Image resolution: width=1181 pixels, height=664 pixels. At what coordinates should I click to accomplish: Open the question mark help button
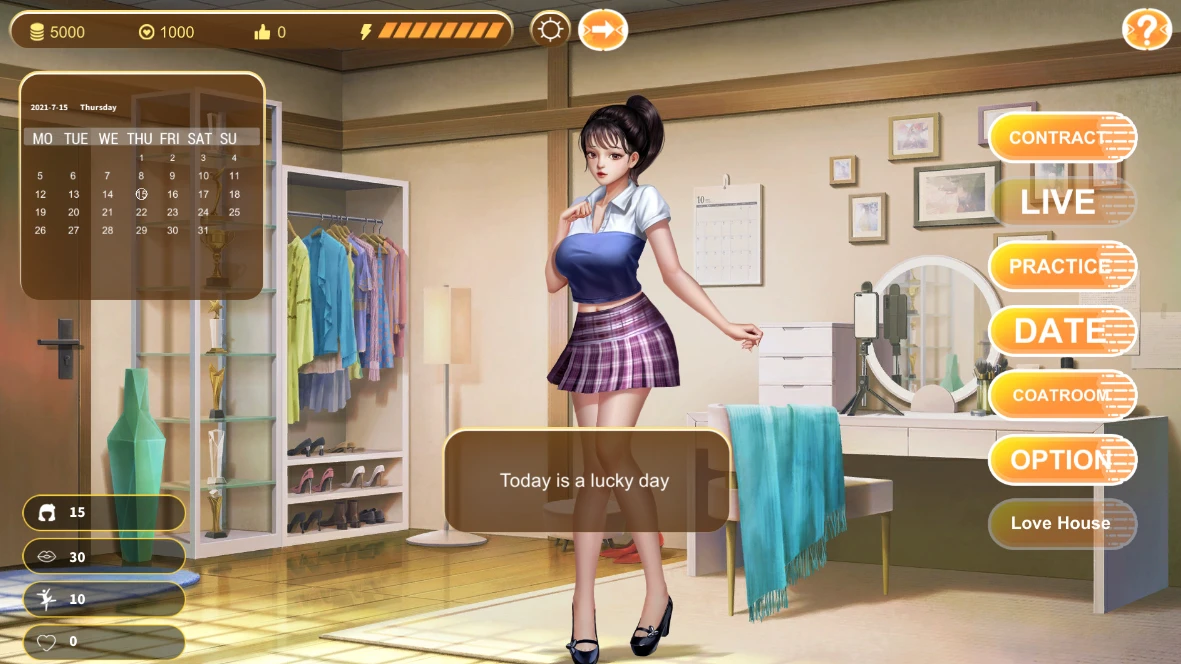1146,31
